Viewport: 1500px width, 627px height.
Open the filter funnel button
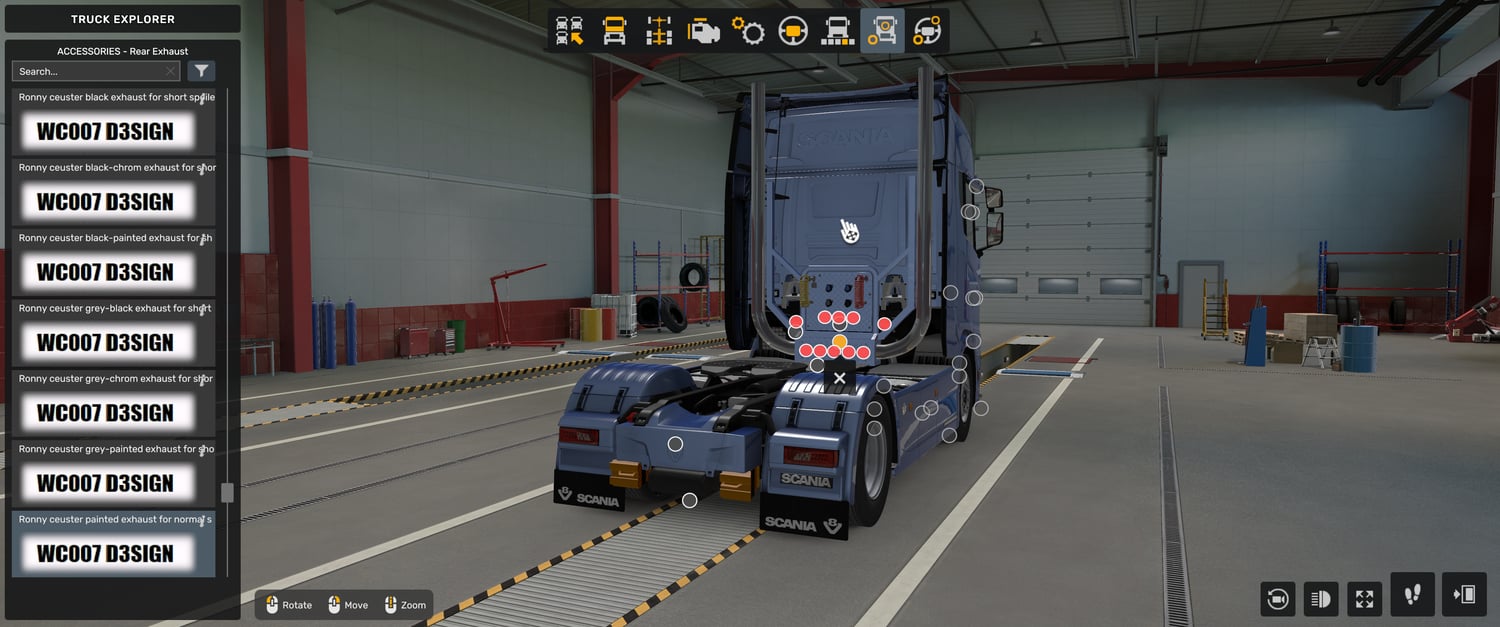(x=201, y=71)
